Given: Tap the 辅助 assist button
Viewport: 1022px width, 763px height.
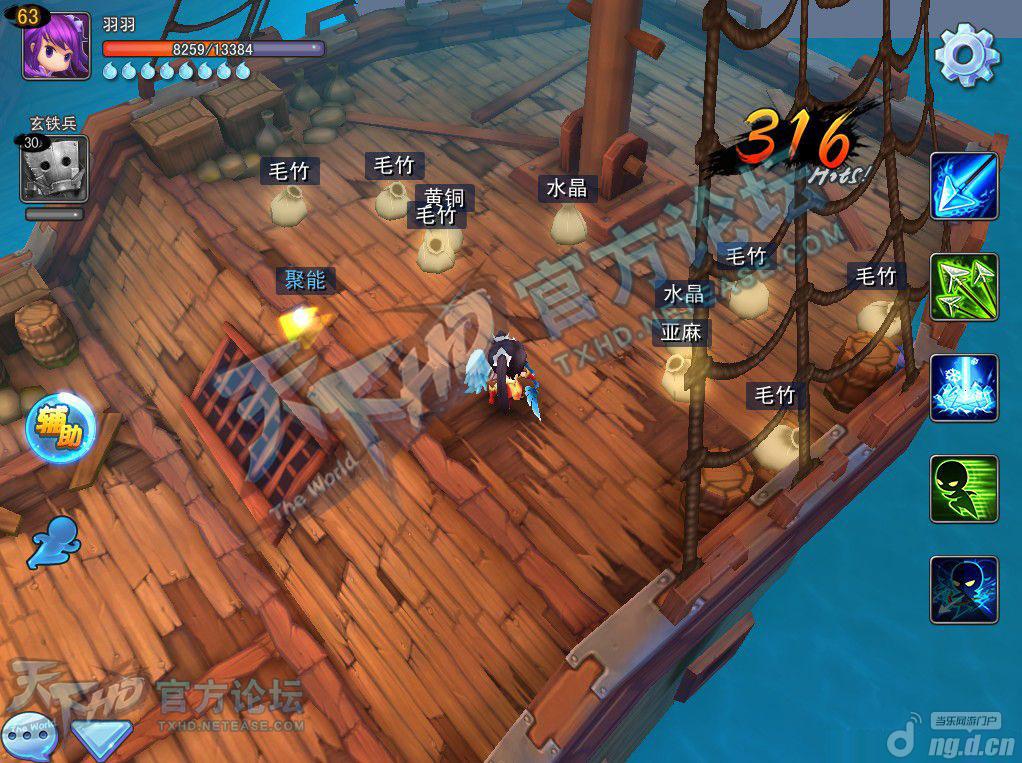Looking at the screenshot, I should pos(61,428).
